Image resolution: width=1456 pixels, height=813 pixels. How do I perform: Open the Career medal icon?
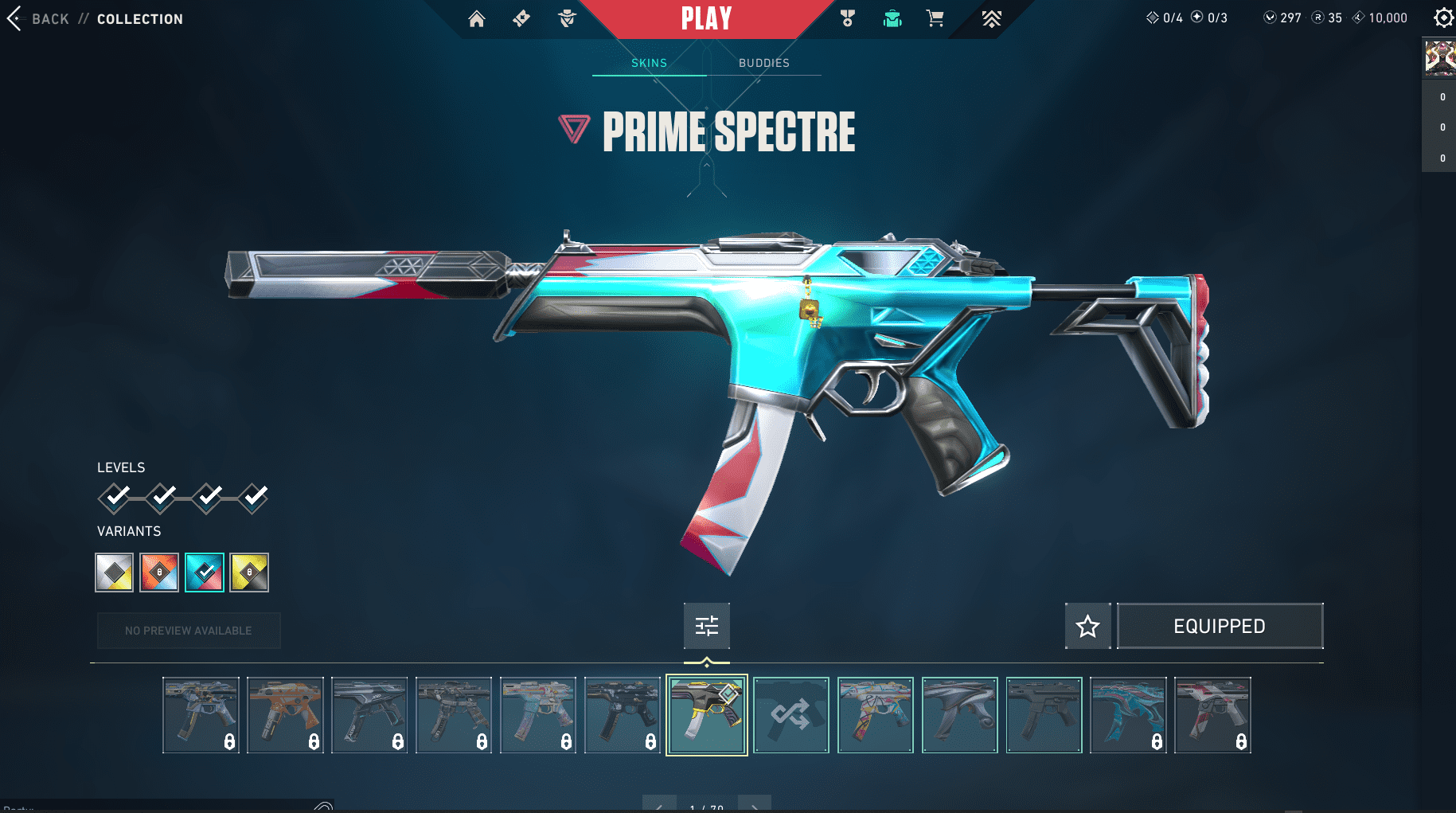[x=848, y=18]
